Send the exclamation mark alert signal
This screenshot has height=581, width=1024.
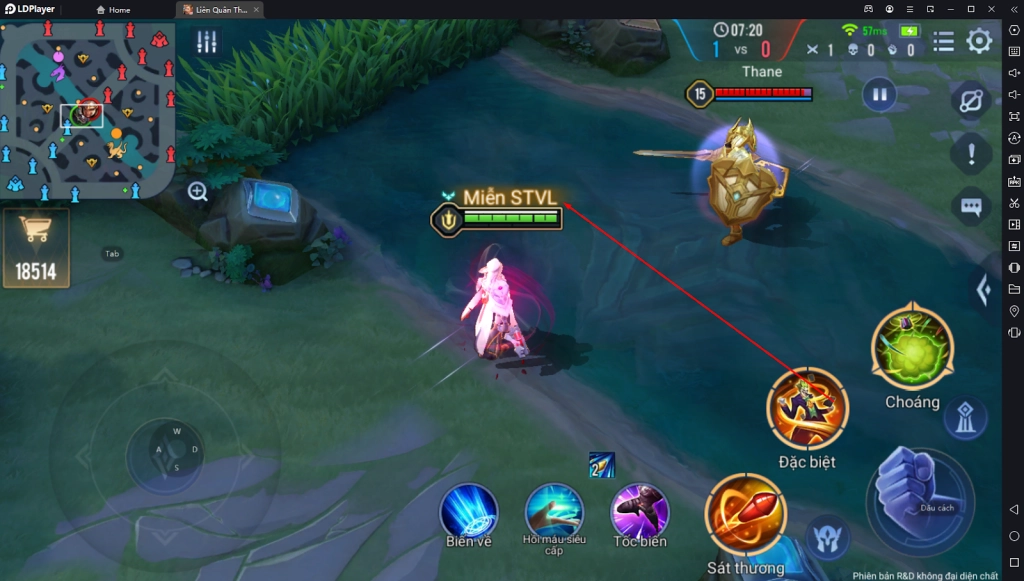(x=971, y=153)
